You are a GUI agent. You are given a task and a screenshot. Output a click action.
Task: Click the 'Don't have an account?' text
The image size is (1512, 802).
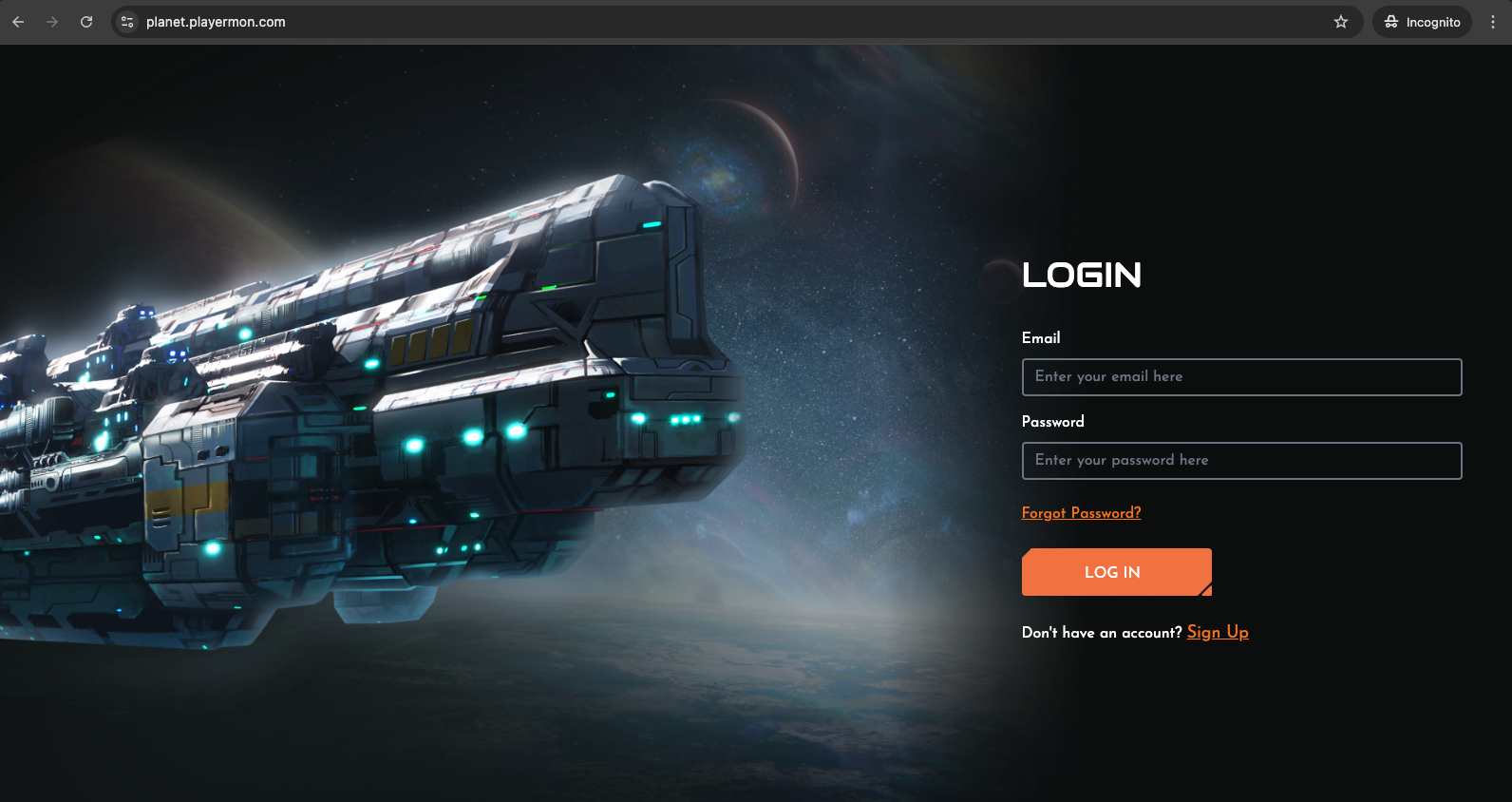1101,633
